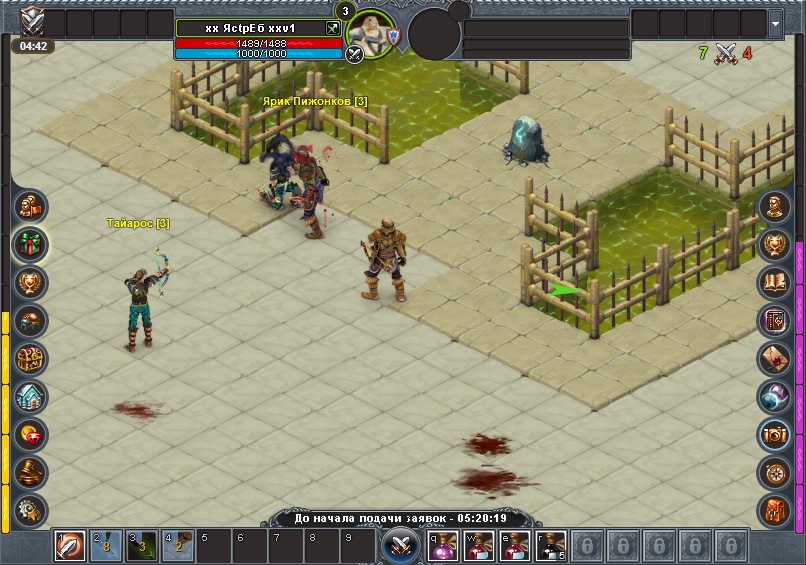Image resolution: width=806 pixels, height=565 pixels.
Task: Open the compass map icon
Action: click(x=774, y=471)
